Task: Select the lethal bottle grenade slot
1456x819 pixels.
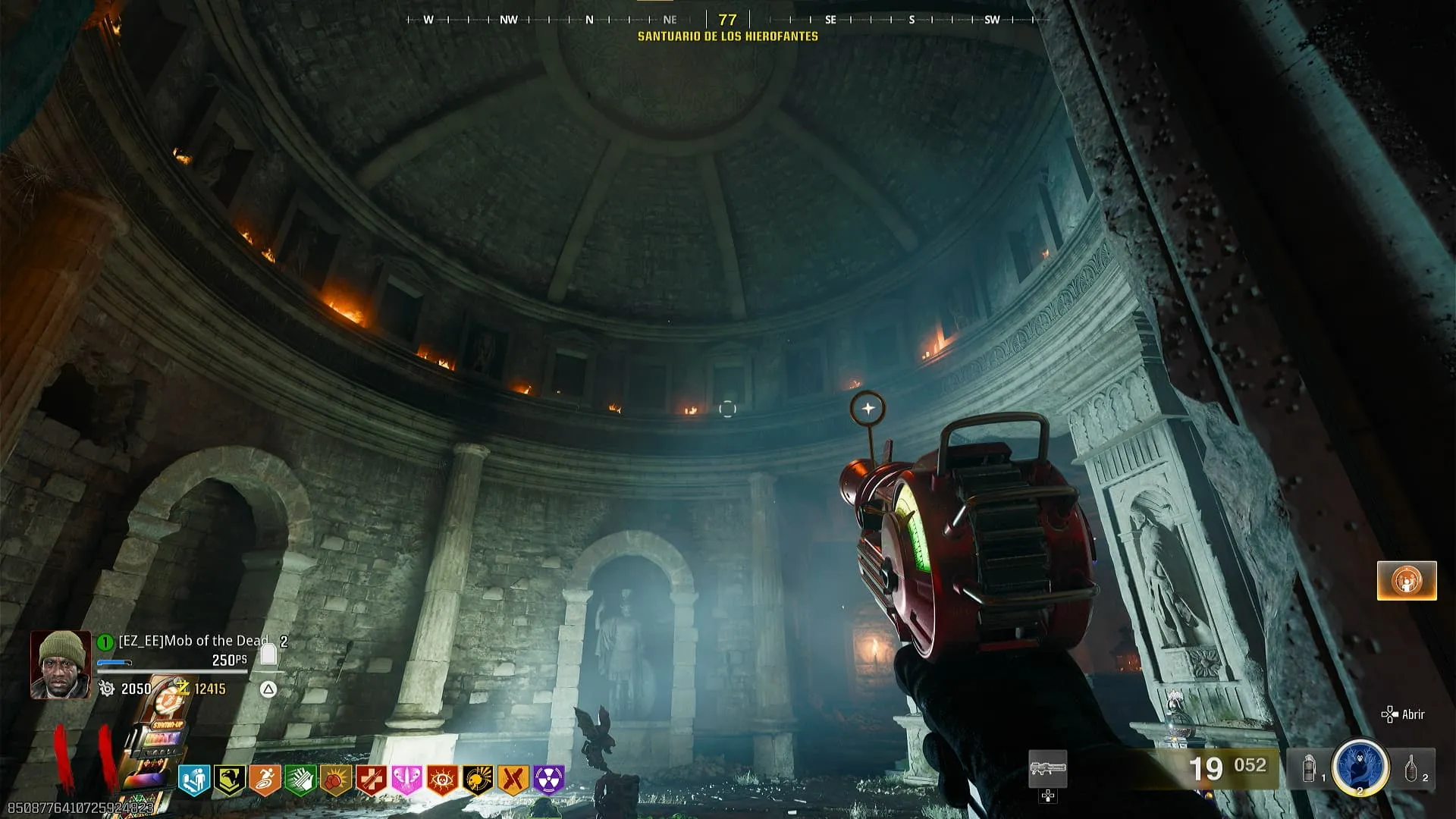Action: tap(1411, 769)
